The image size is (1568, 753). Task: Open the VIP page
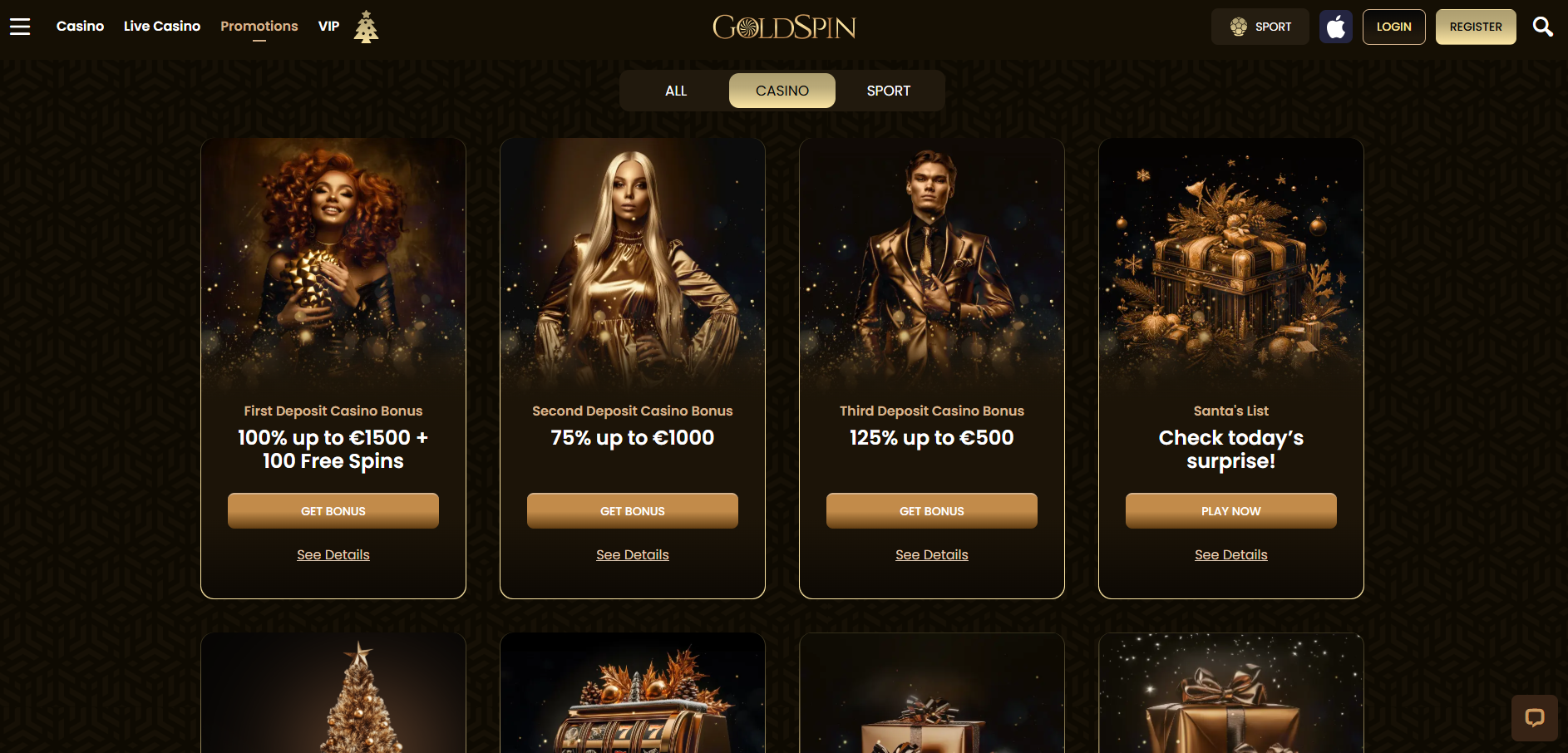328,26
